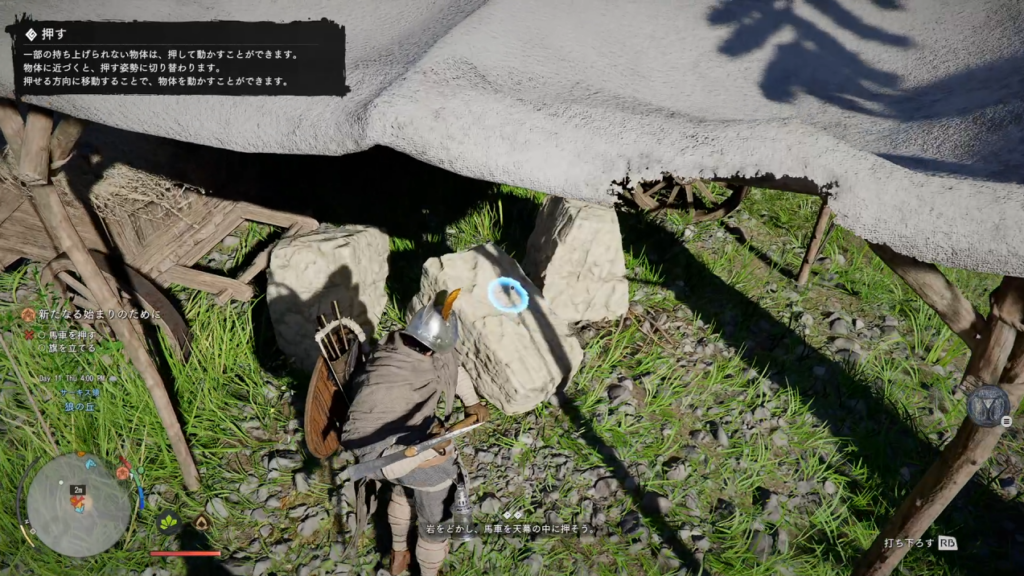Click the orange quest marker beside minimap
The width and height of the screenshot is (1024, 576).
click(123, 471)
